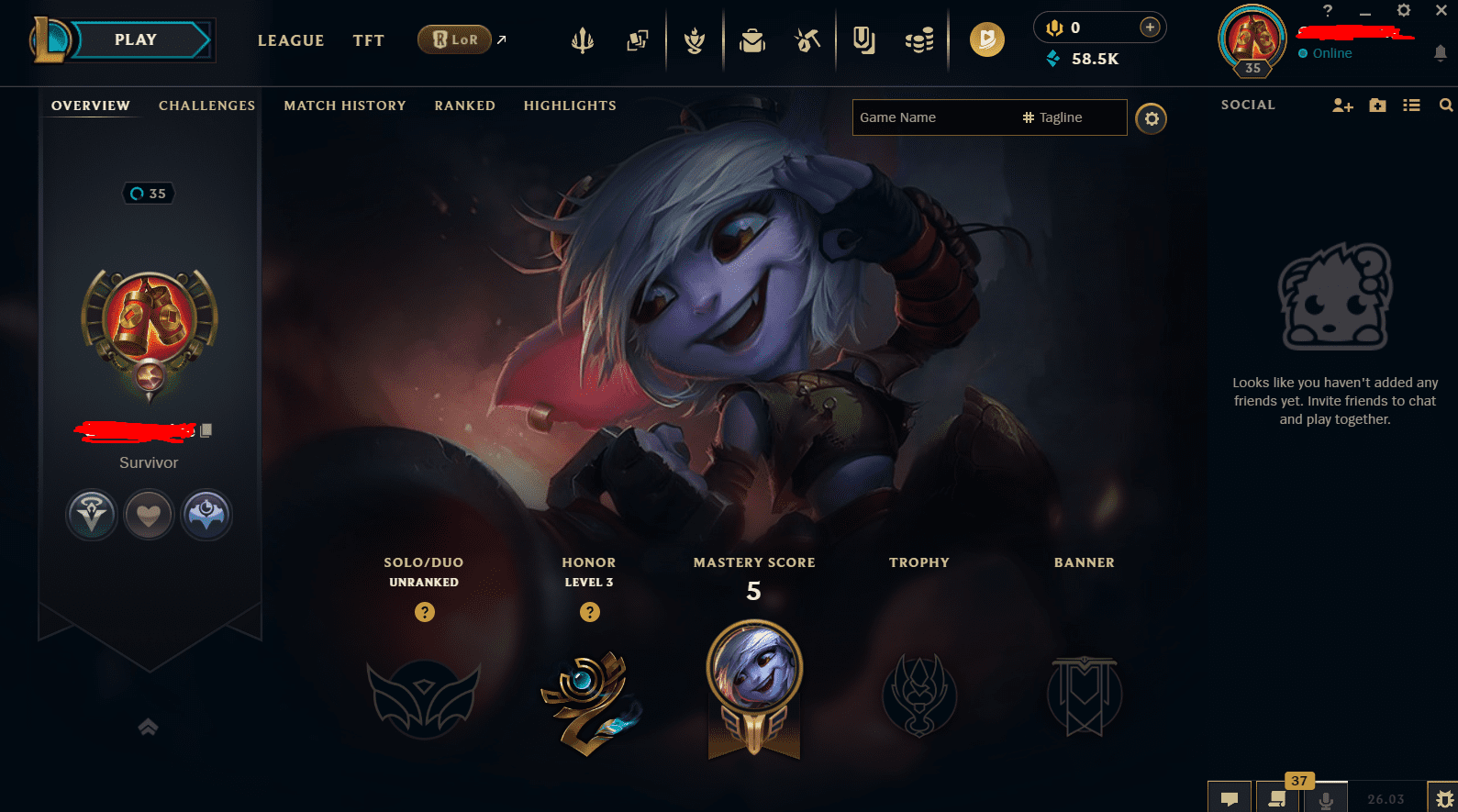Open search settings gear beside Game Name field
The height and width of the screenshot is (812, 1458).
click(x=1151, y=118)
